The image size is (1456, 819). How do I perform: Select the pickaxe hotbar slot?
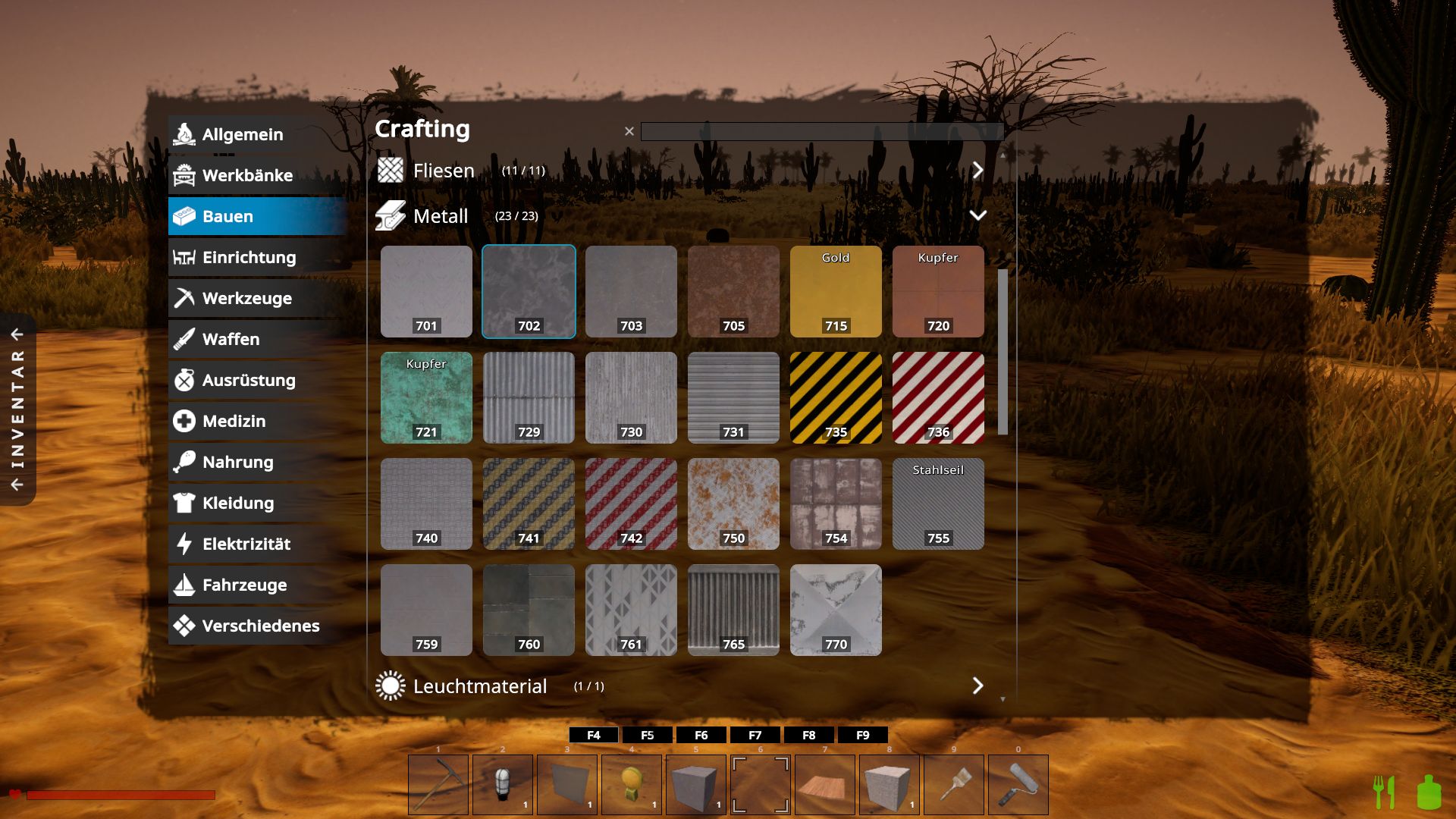(x=438, y=784)
